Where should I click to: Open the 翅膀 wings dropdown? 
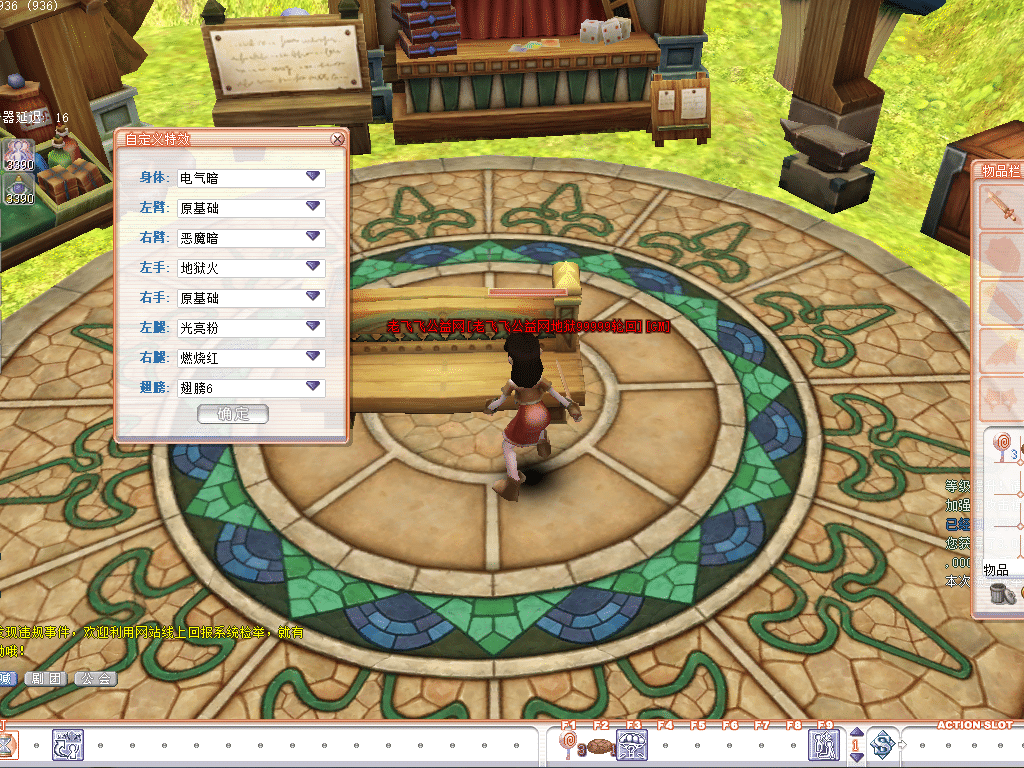313,387
